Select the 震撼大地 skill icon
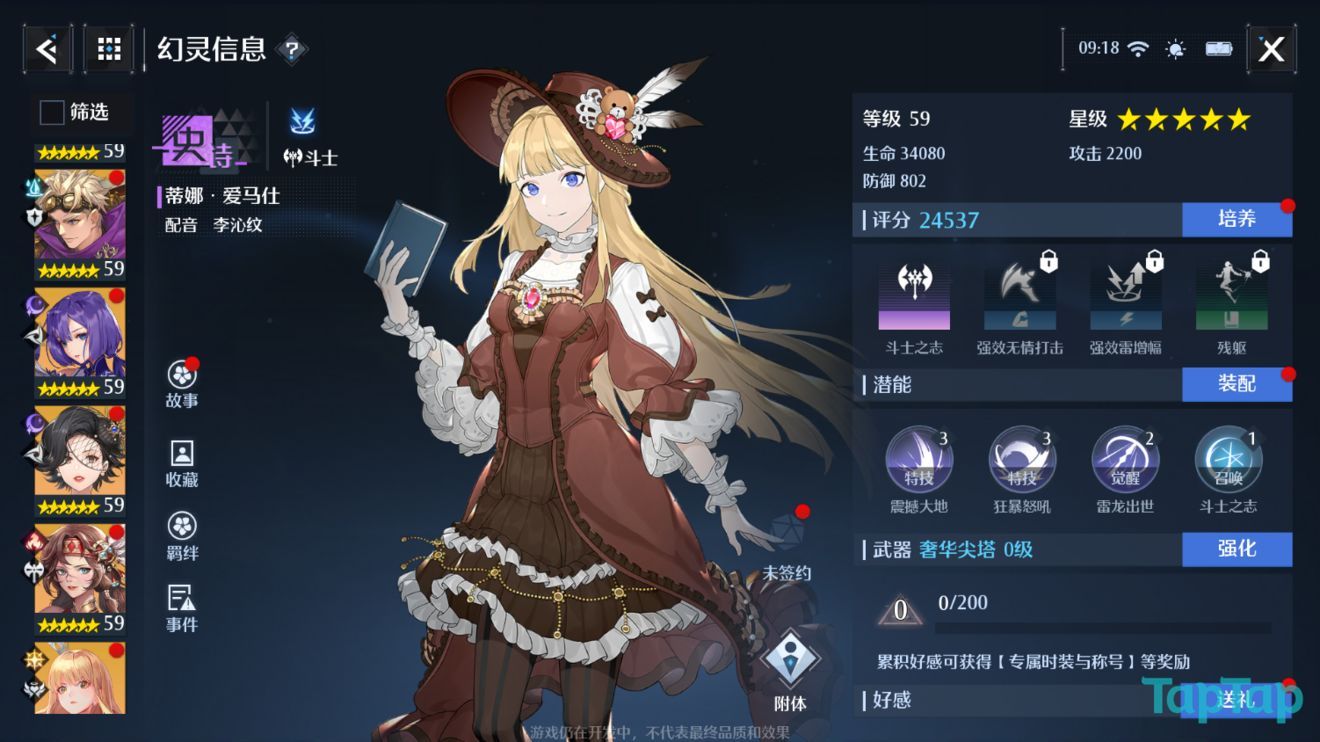Image resolution: width=1320 pixels, height=742 pixels. 919,458
